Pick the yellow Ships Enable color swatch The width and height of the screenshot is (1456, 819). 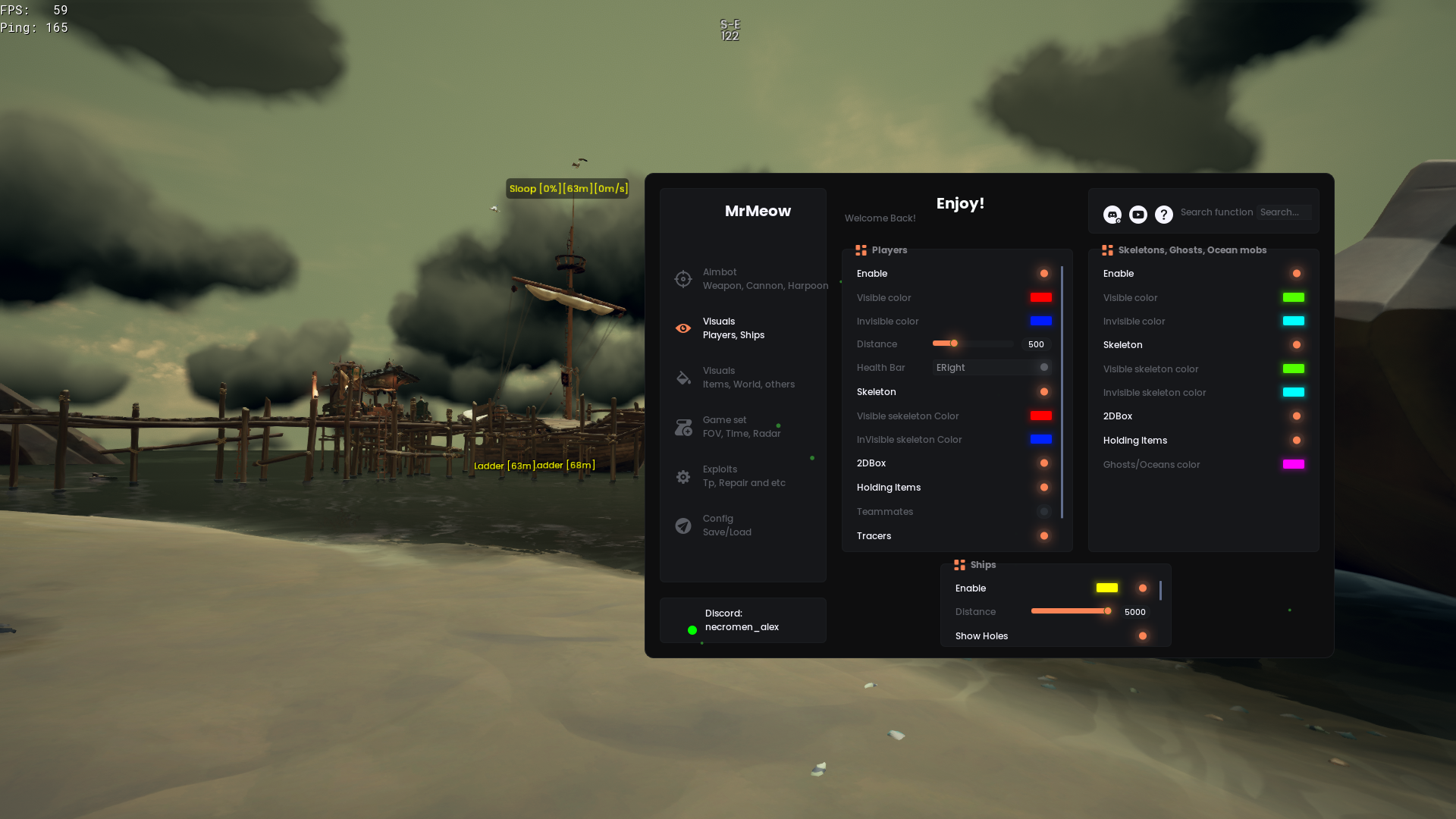coord(1107,588)
